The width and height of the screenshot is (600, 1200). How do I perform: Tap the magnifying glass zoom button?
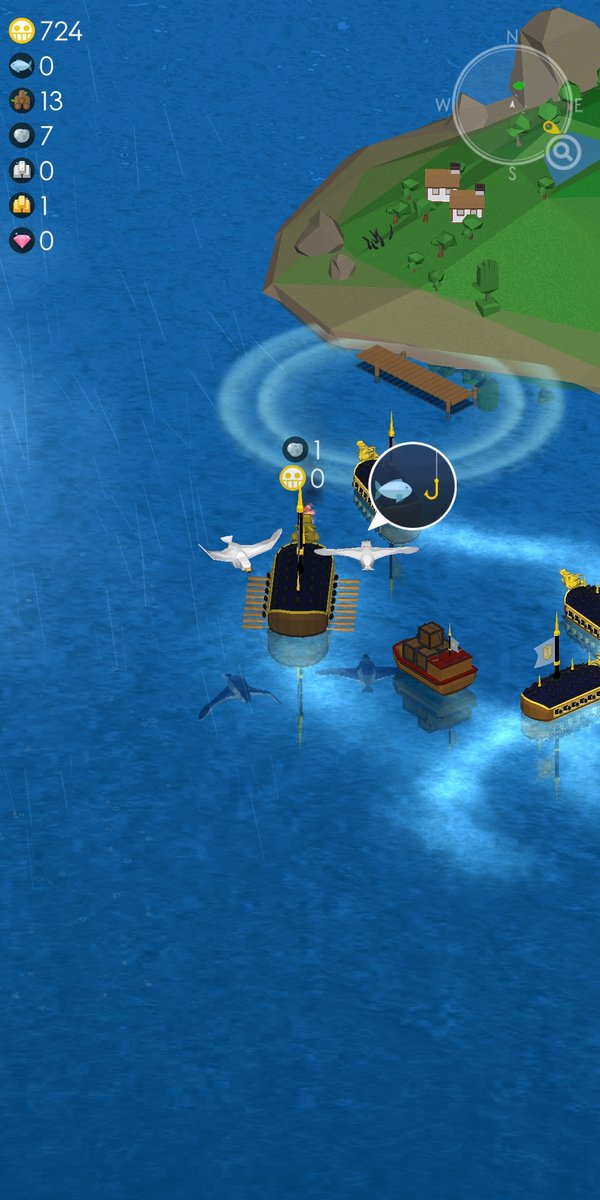(x=564, y=153)
